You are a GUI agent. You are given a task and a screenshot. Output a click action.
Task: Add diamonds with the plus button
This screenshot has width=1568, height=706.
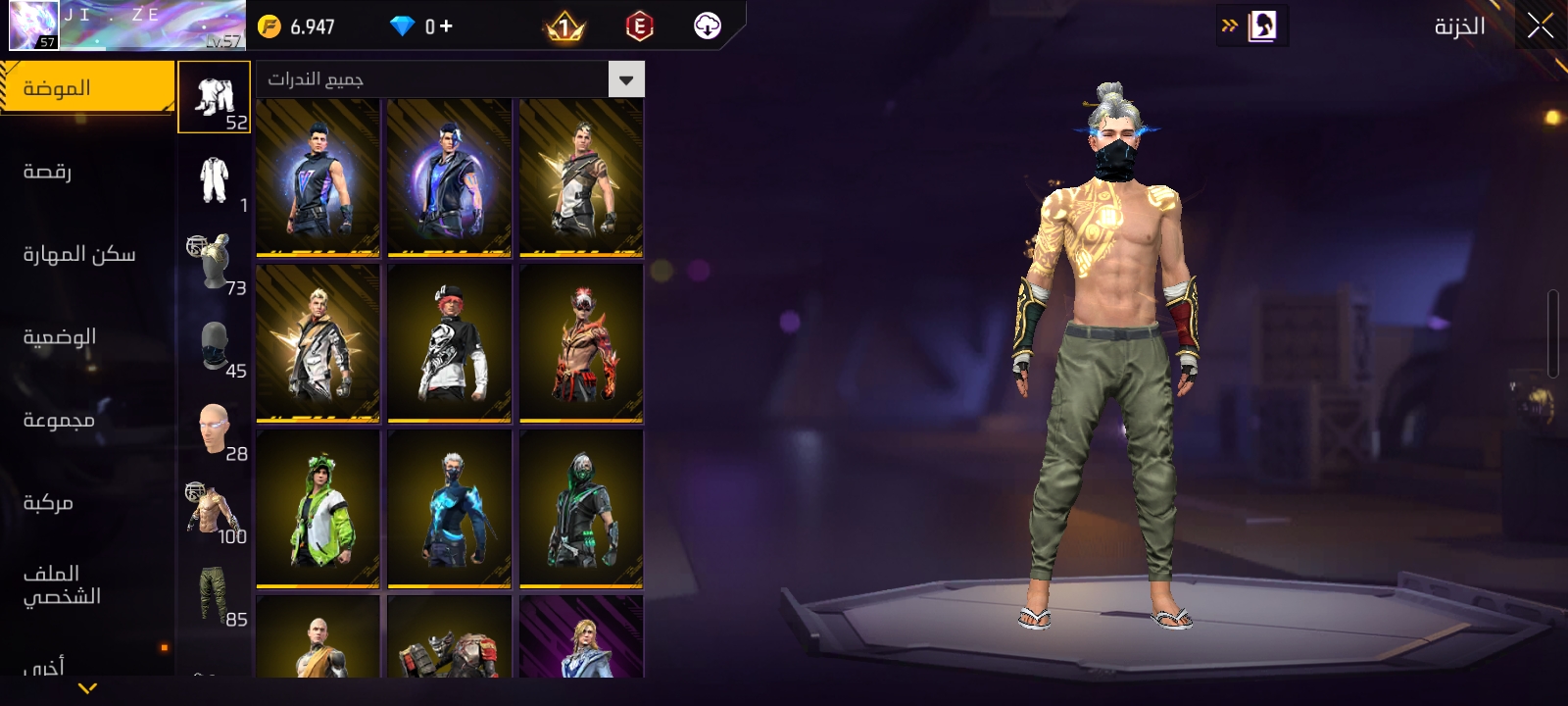pos(446,26)
